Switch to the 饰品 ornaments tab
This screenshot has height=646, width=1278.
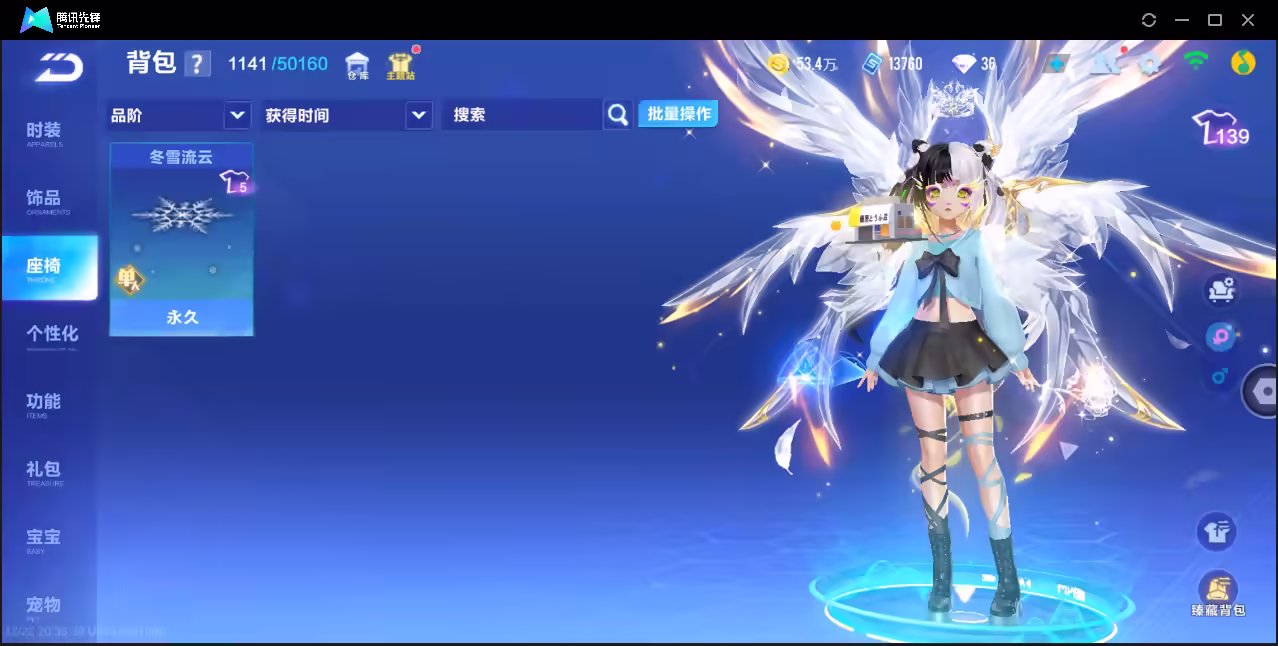pyautogui.click(x=44, y=201)
